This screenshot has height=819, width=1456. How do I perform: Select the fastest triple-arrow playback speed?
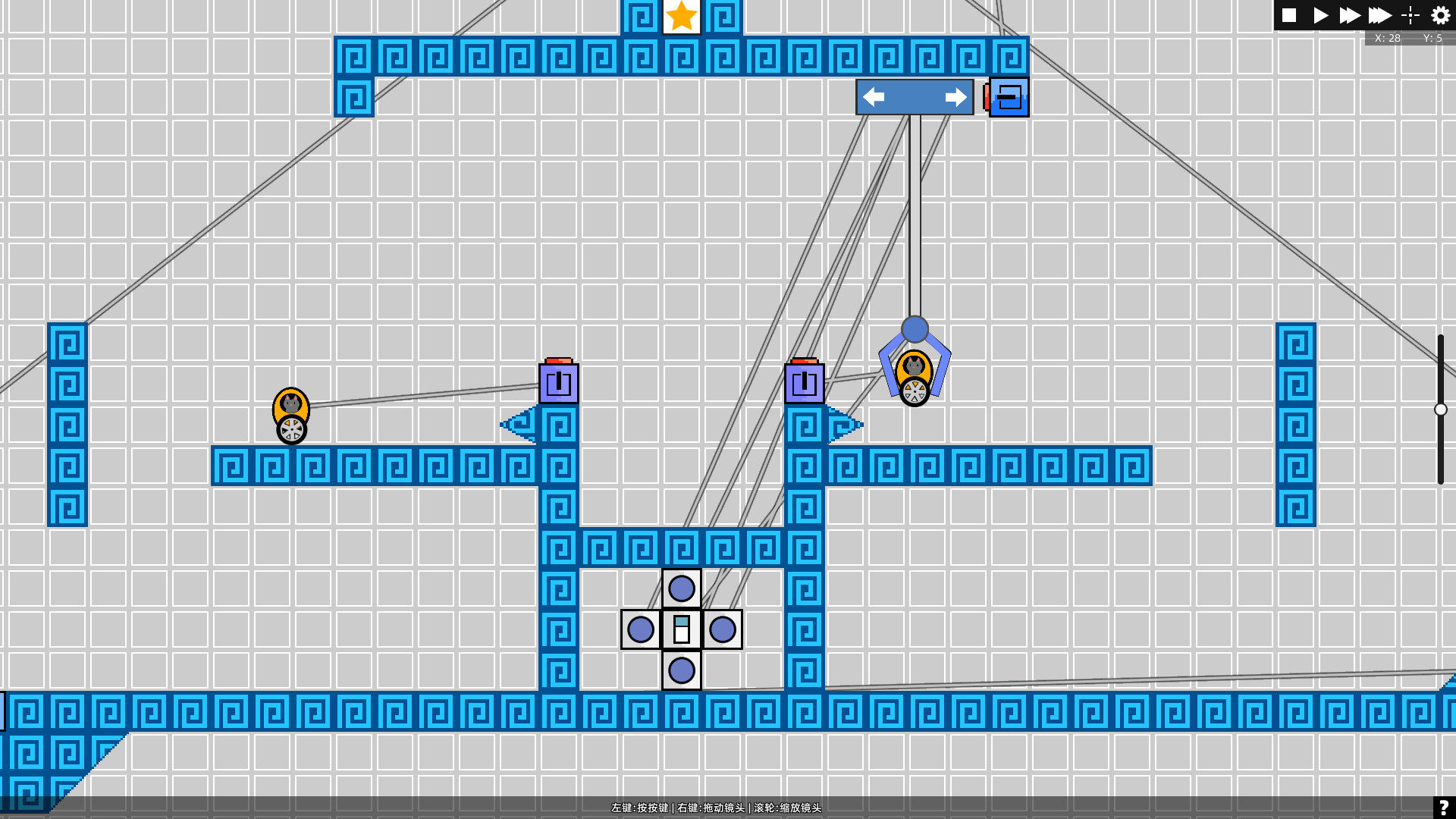[x=1379, y=15]
